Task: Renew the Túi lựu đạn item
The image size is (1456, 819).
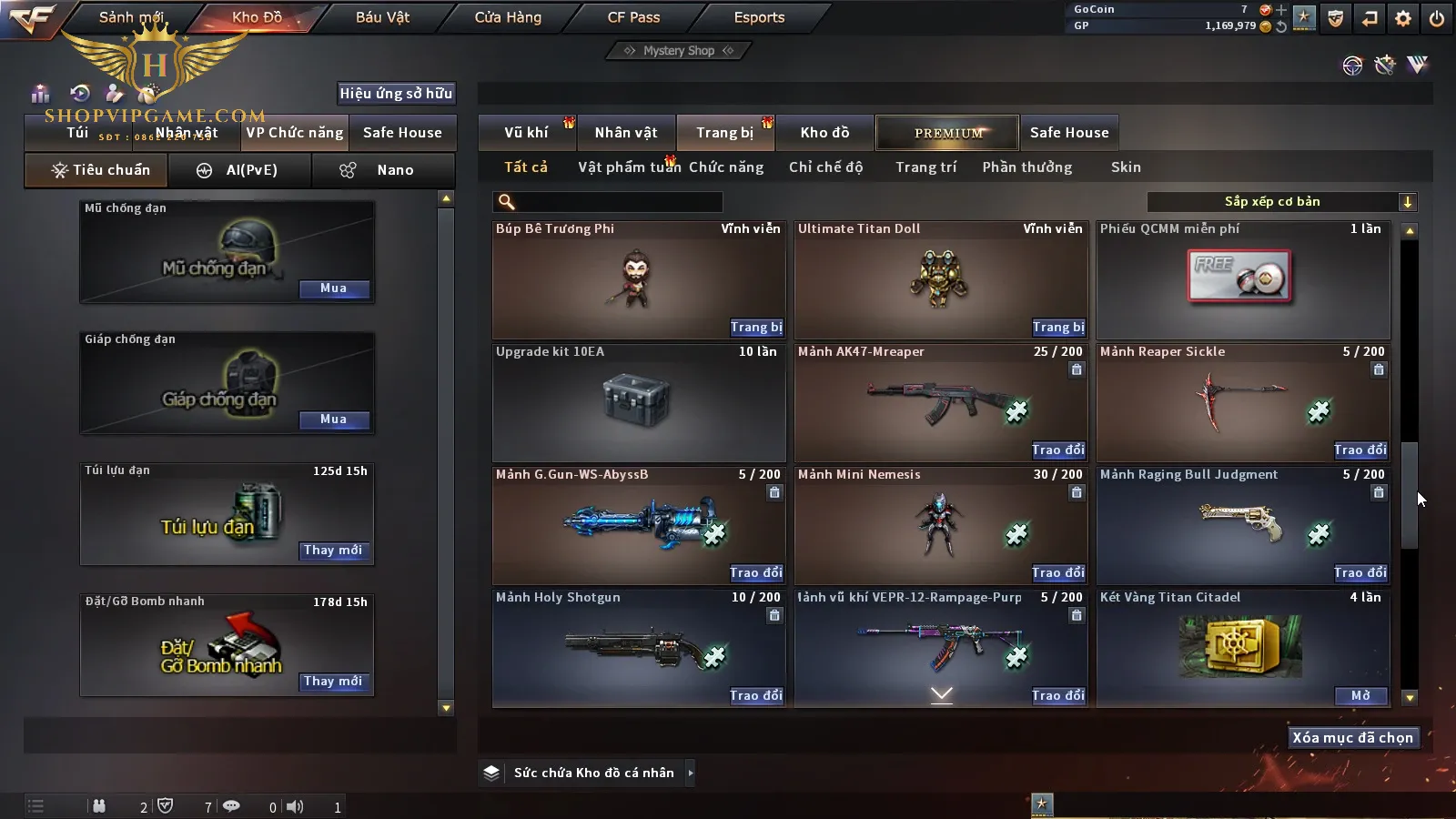Action: (333, 551)
